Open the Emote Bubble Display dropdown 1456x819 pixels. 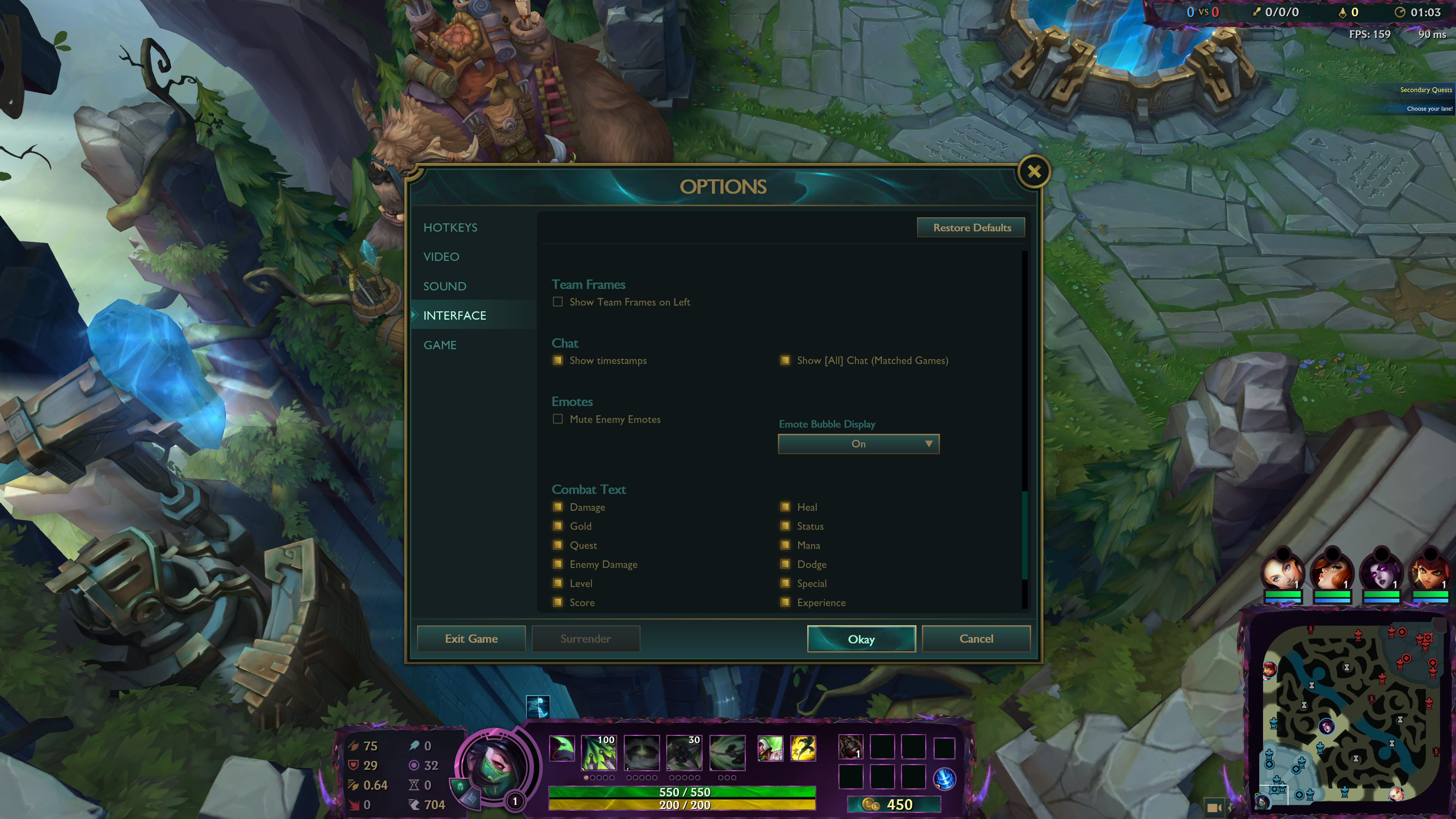tap(858, 444)
